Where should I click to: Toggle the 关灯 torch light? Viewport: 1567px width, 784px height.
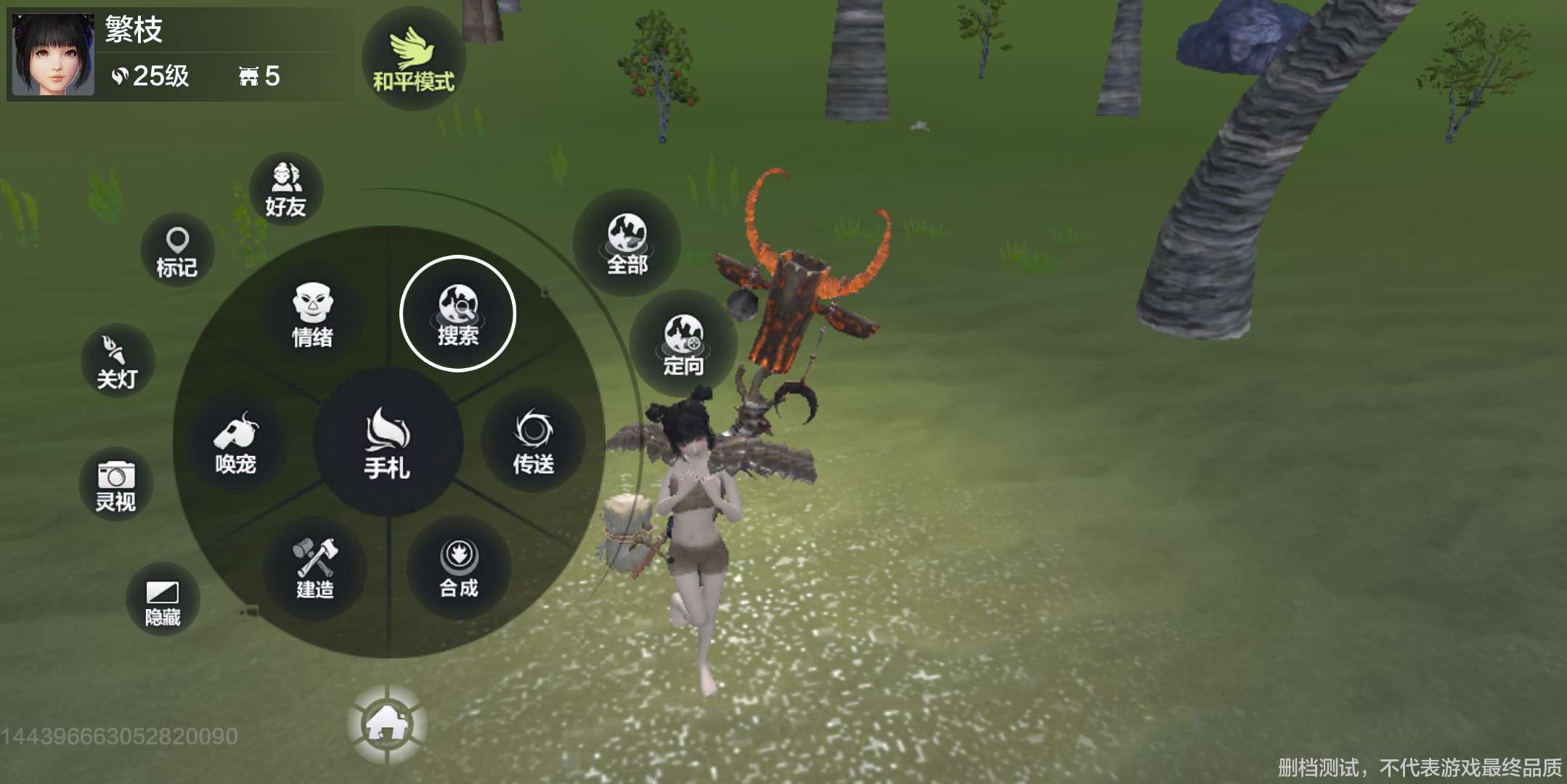coord(117,361)
